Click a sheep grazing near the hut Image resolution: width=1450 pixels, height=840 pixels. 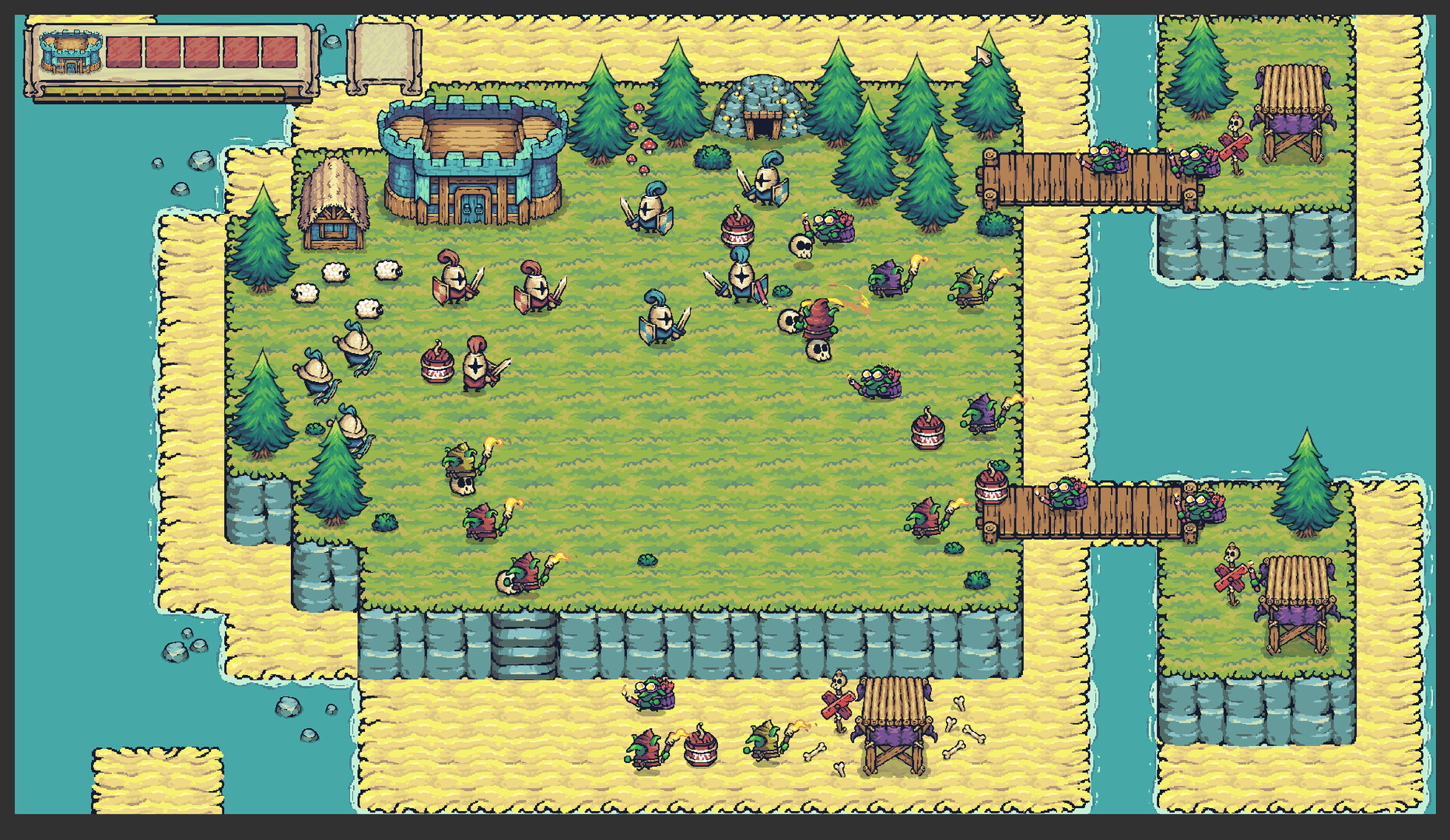(x=334, y=272)
